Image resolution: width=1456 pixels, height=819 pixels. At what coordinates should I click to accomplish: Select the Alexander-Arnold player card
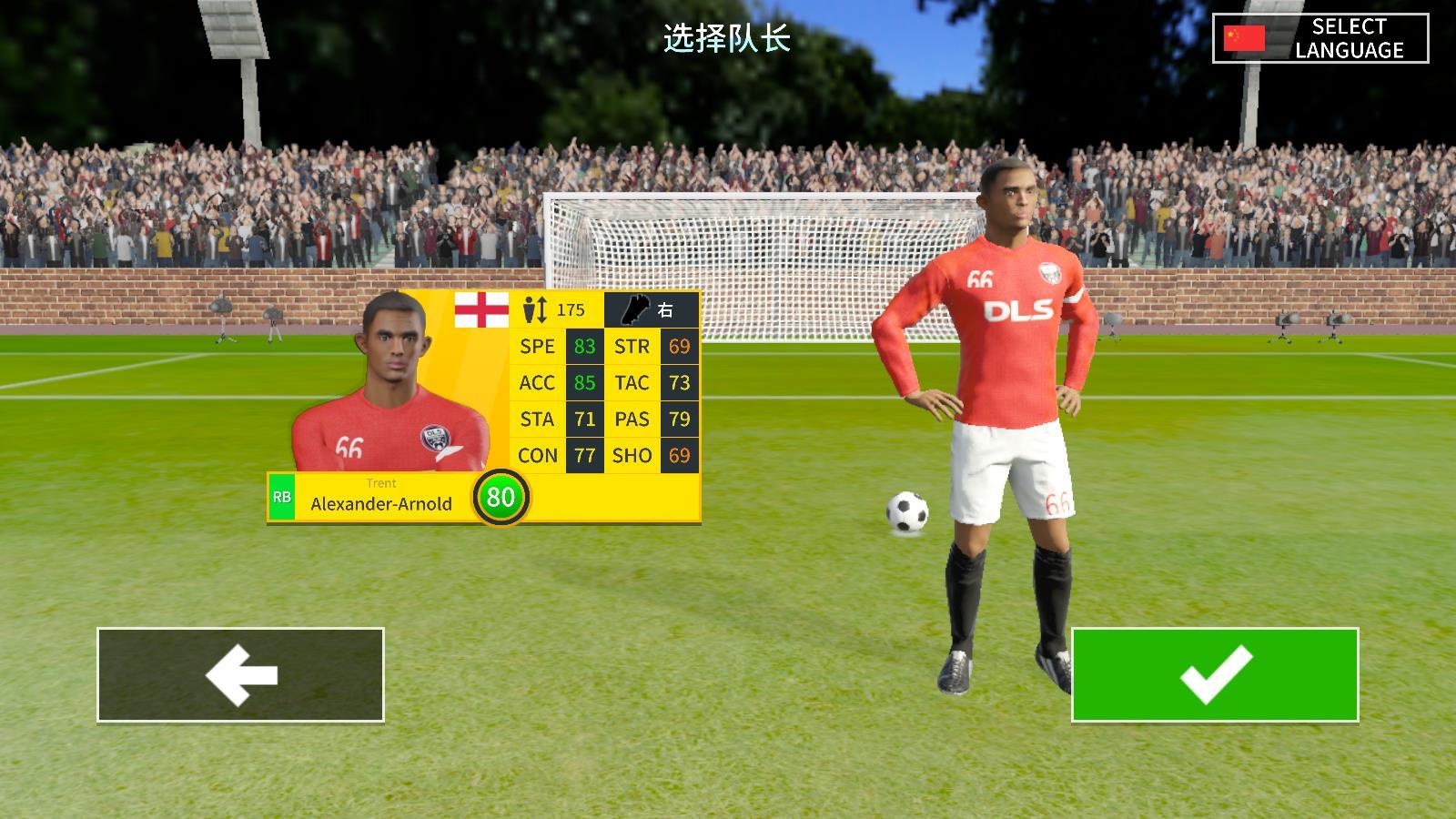click(x=484, y=407)
